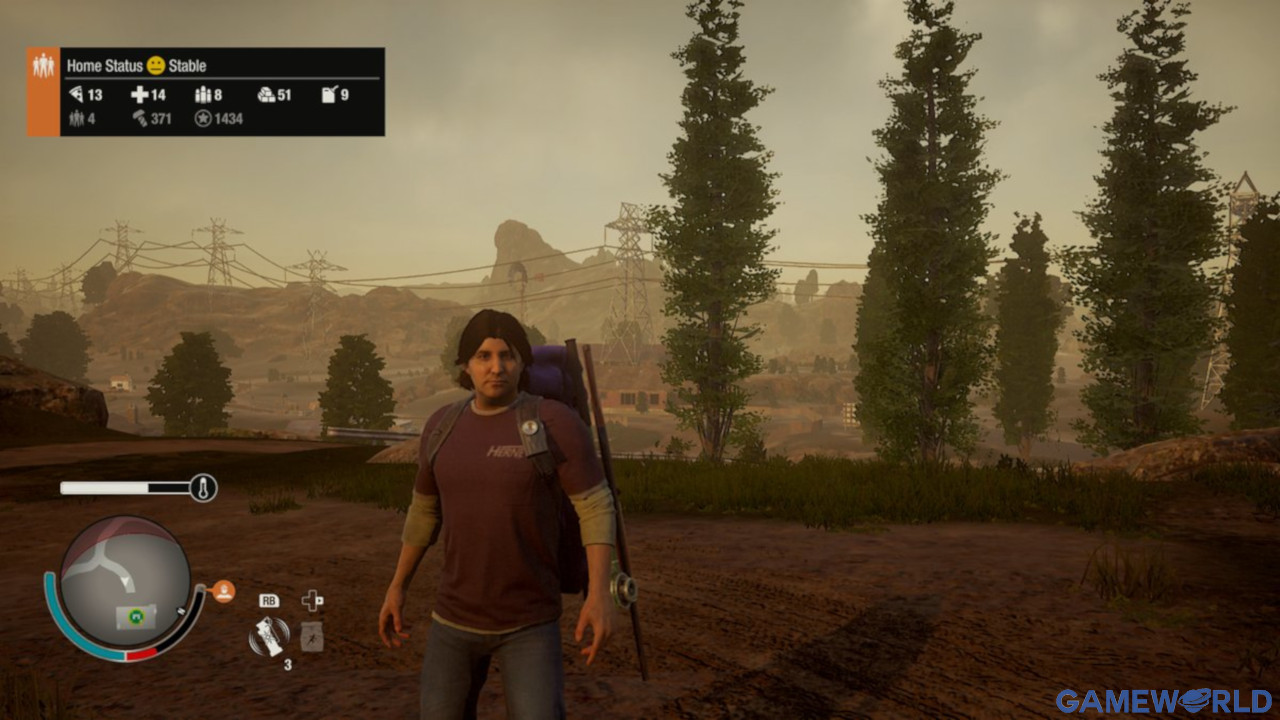1280x720 pixels.
Task: Click the ammo bullets resource icon
Action: point(202,95)
